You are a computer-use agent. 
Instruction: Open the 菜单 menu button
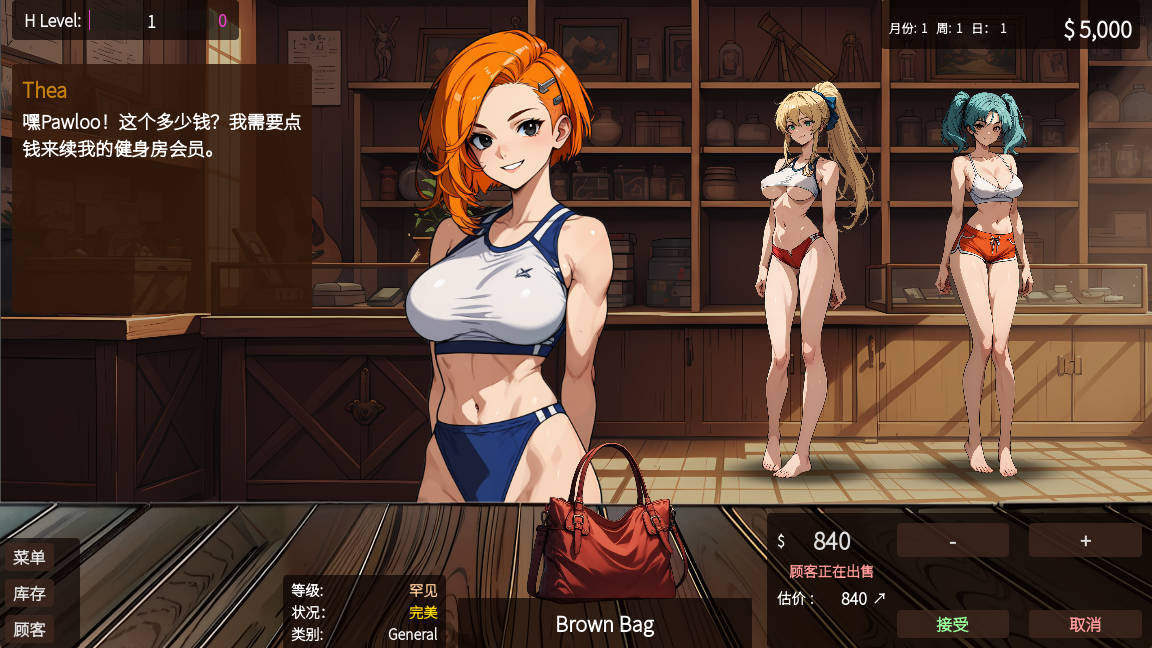29,557
